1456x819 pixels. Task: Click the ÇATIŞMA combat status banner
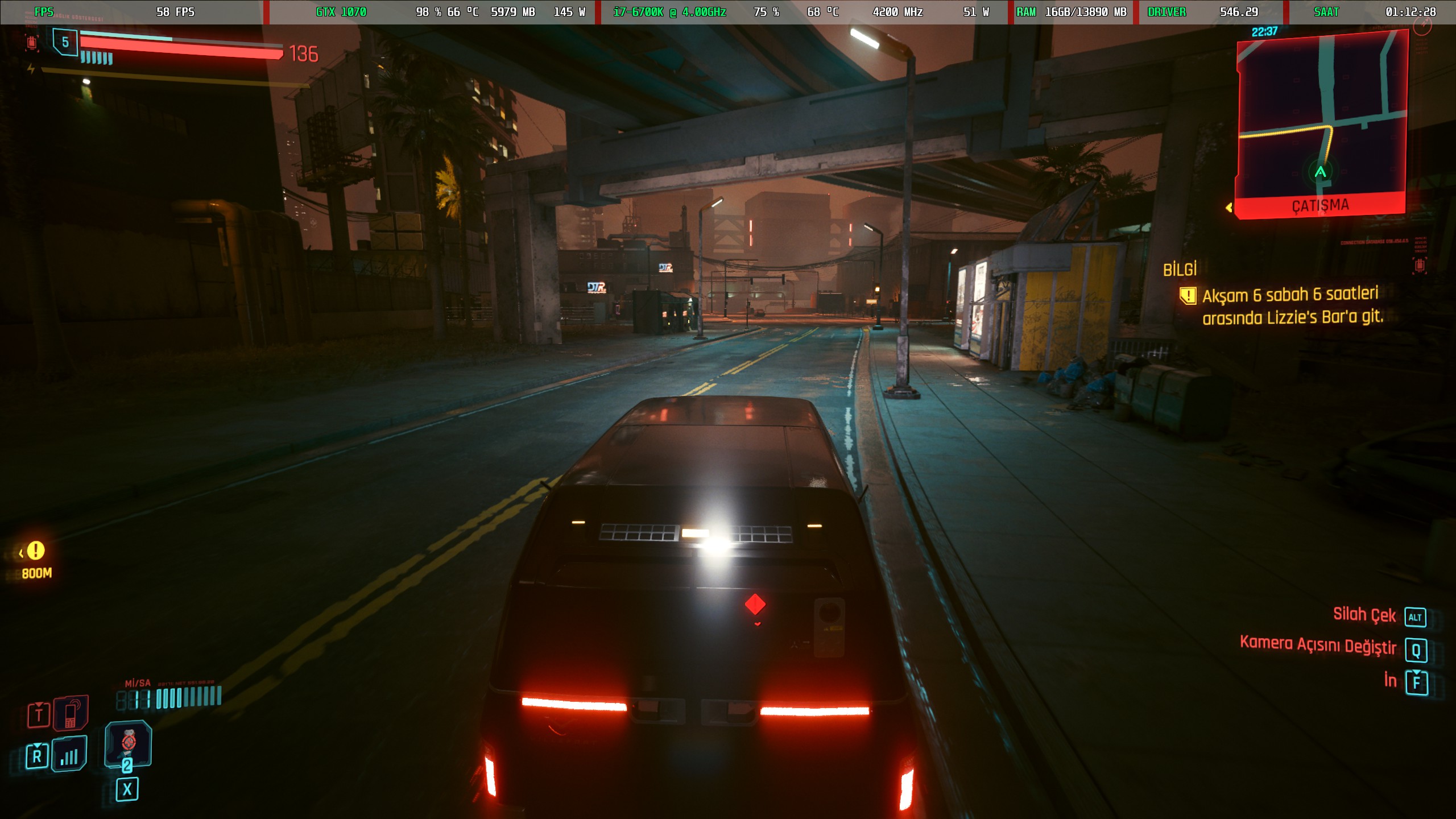pos(1320,205)
